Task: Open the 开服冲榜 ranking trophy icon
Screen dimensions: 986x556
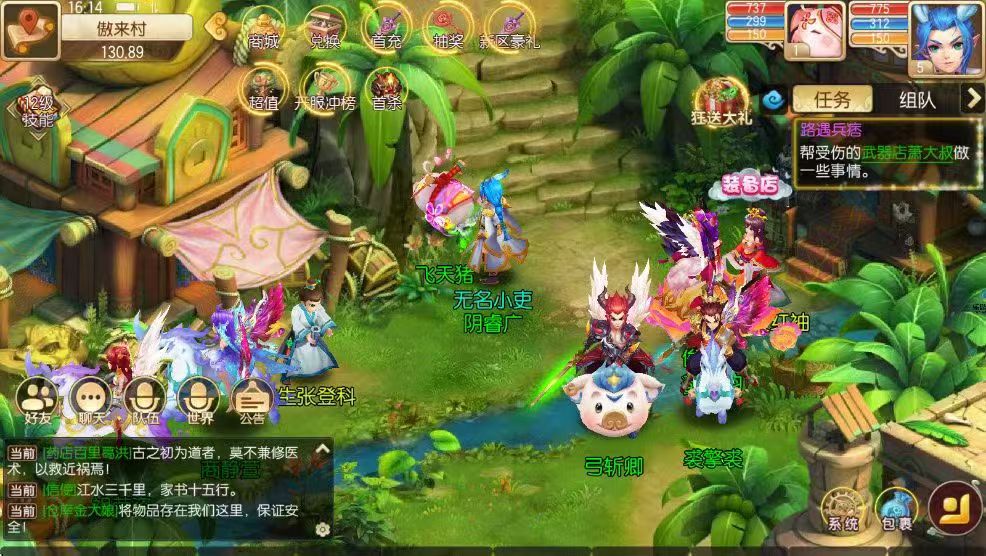Action: point(324,87)
